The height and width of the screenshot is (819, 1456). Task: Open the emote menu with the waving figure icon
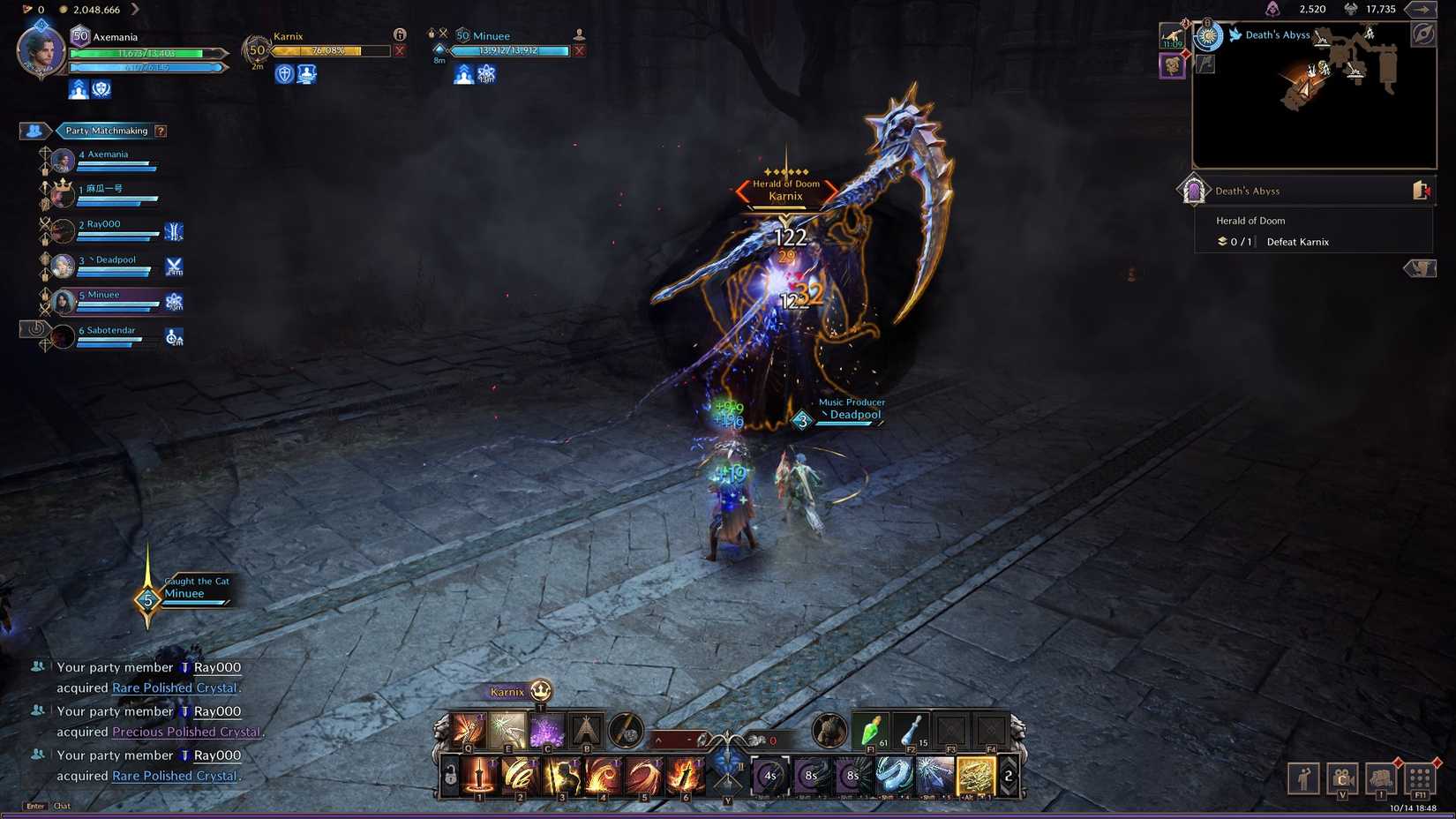[1303, 778]
